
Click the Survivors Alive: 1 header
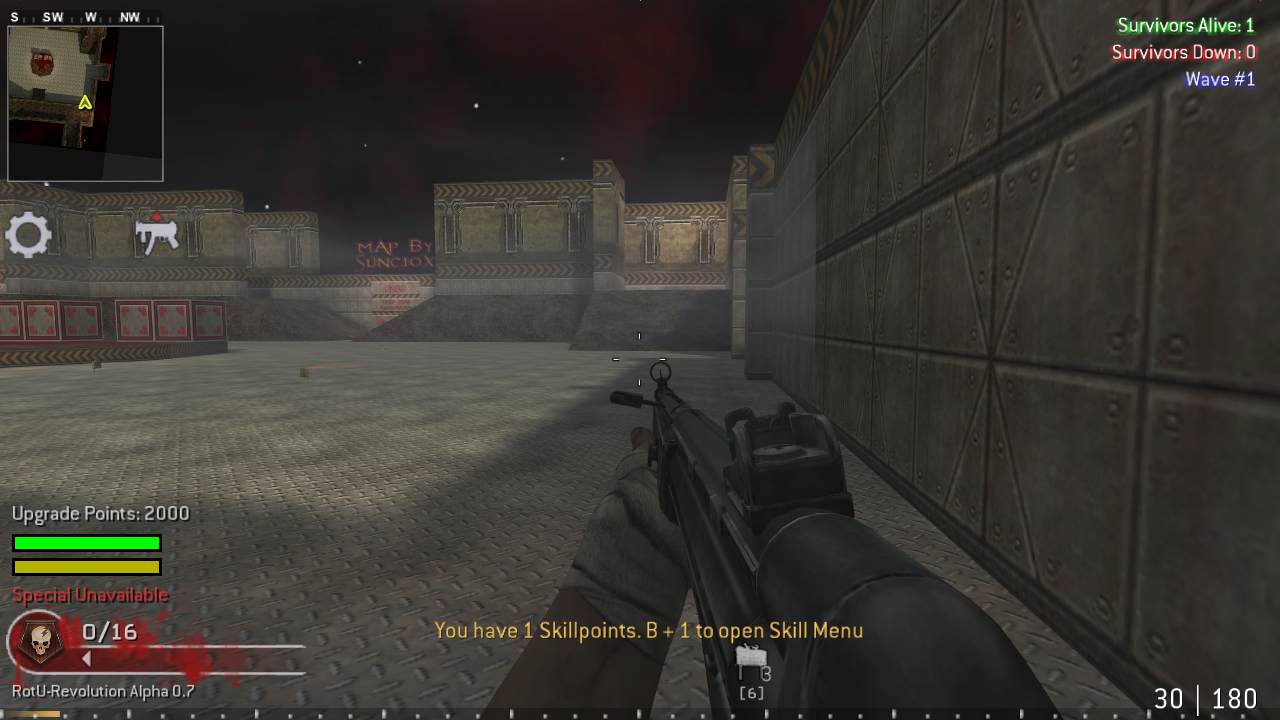[x=1186, y=25]
